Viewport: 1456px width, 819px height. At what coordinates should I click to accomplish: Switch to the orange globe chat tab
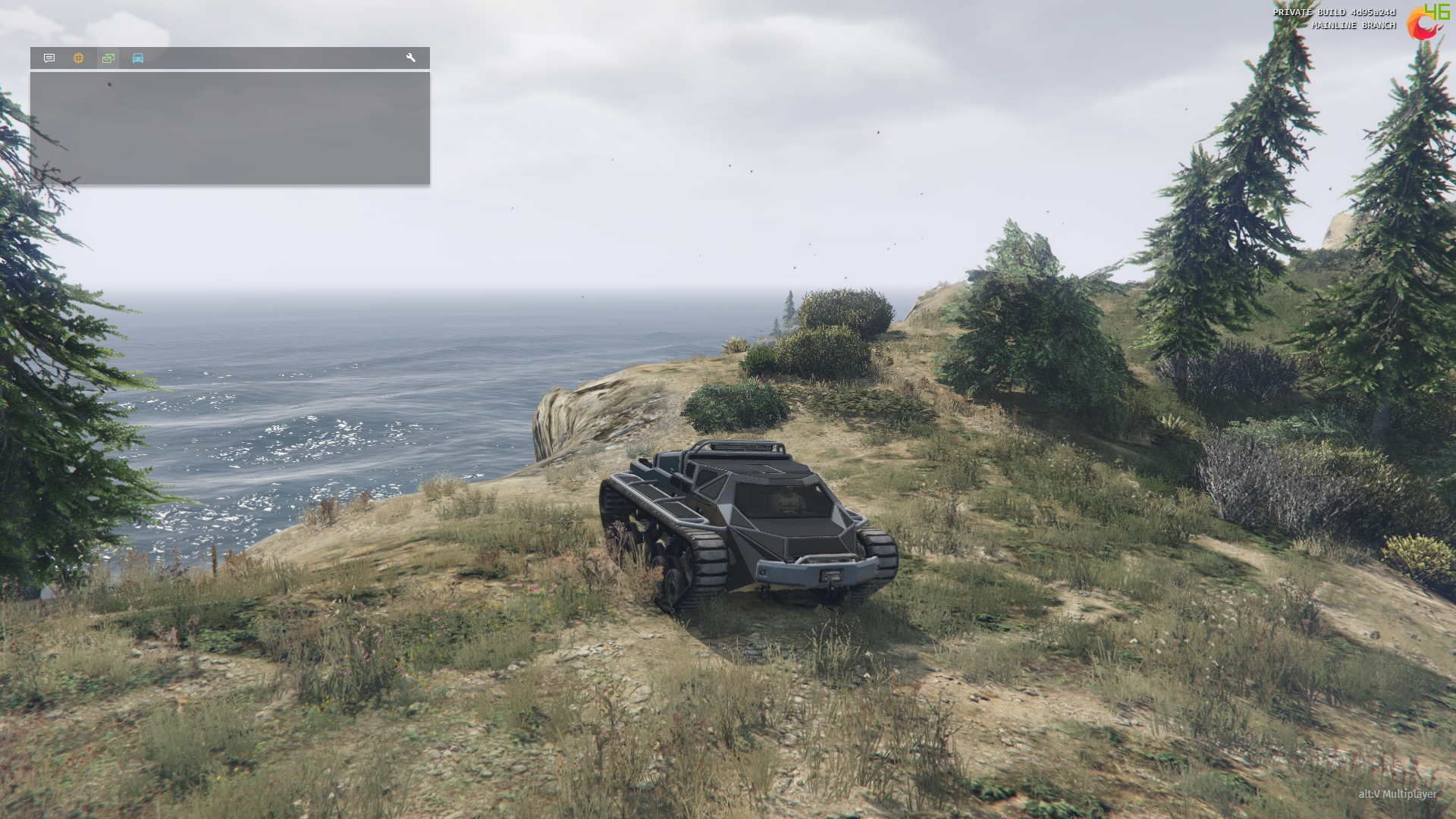[79, 58]
